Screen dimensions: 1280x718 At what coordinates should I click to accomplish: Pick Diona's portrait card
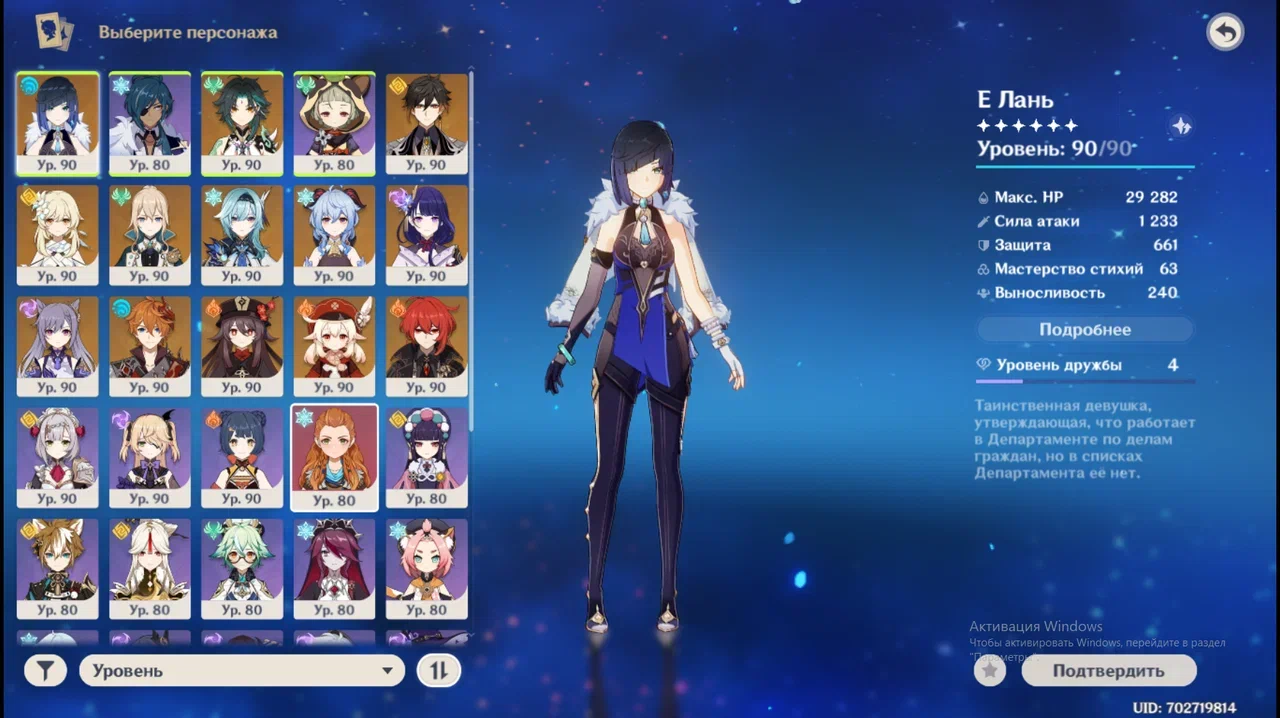(x=427, y=568)
